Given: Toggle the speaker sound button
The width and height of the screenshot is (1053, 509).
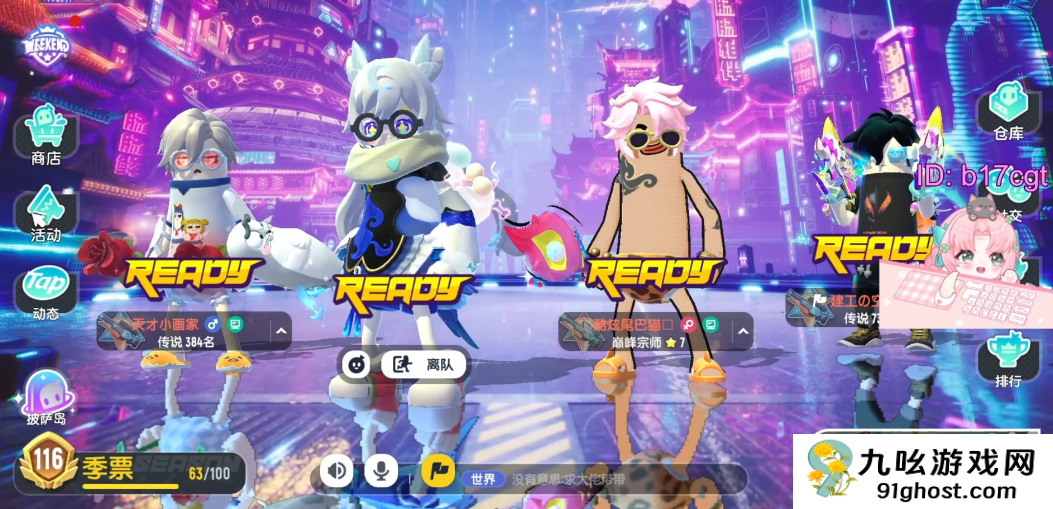Looking at the screenshot, I should click(337, 470).
